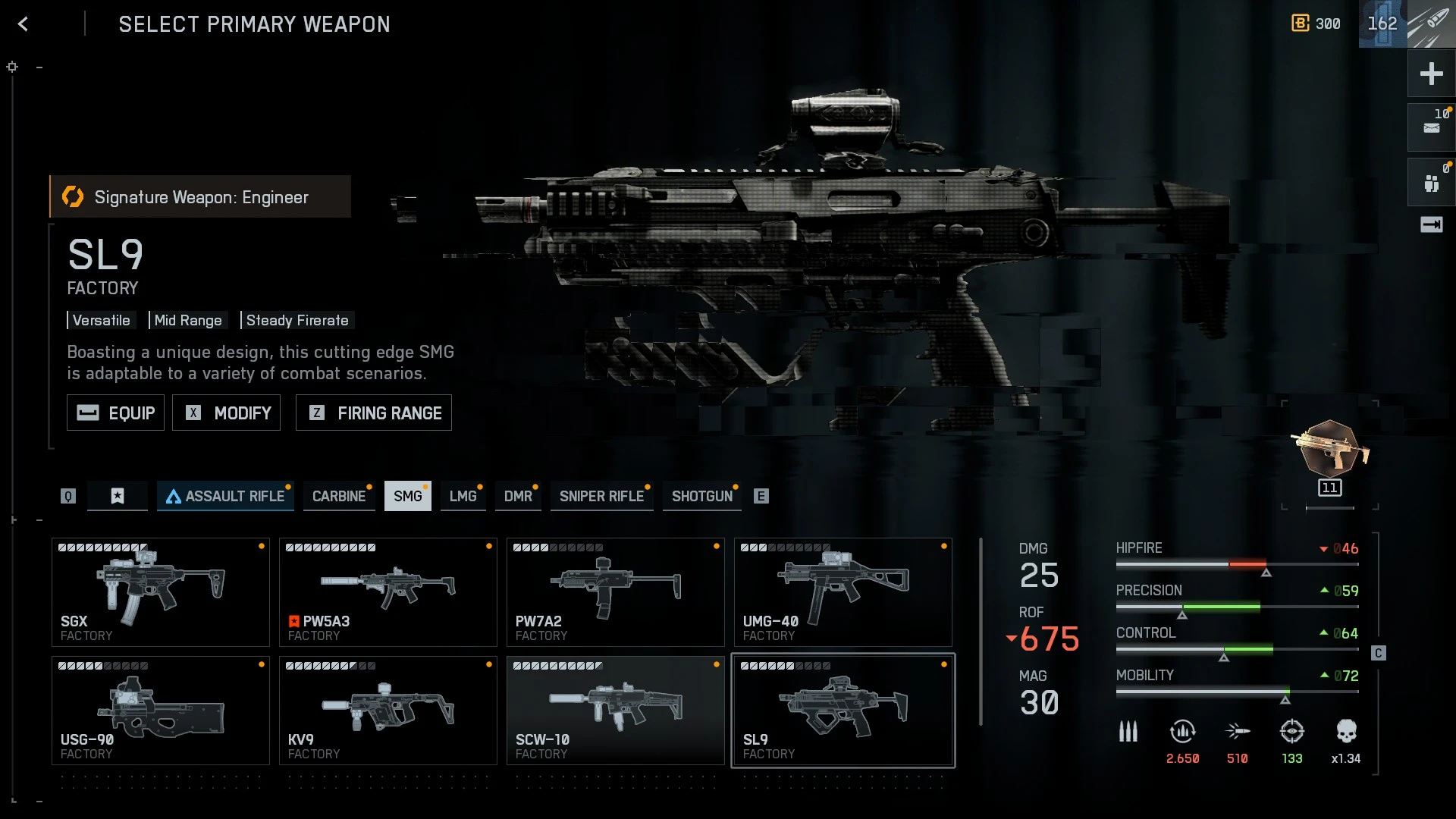The width and height of the screenshot is (1456, 819).
Task: Select the UMG-40 Factory tile
Action: (843, 592)
